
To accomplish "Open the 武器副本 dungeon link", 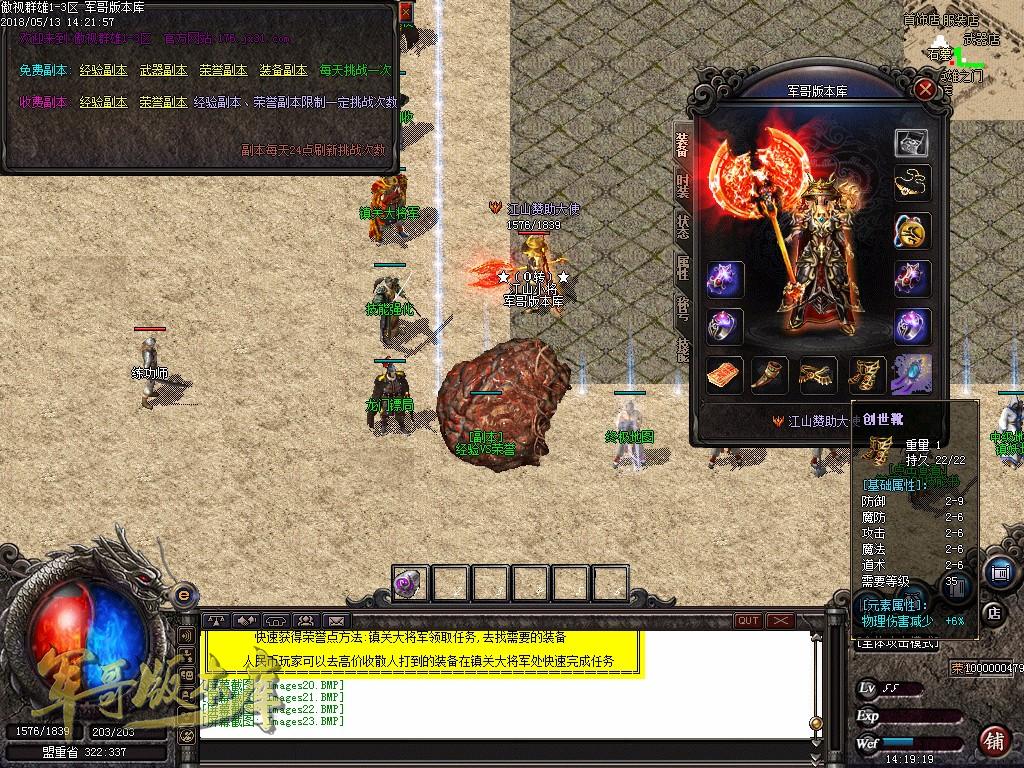I will (x=163, y=71).
